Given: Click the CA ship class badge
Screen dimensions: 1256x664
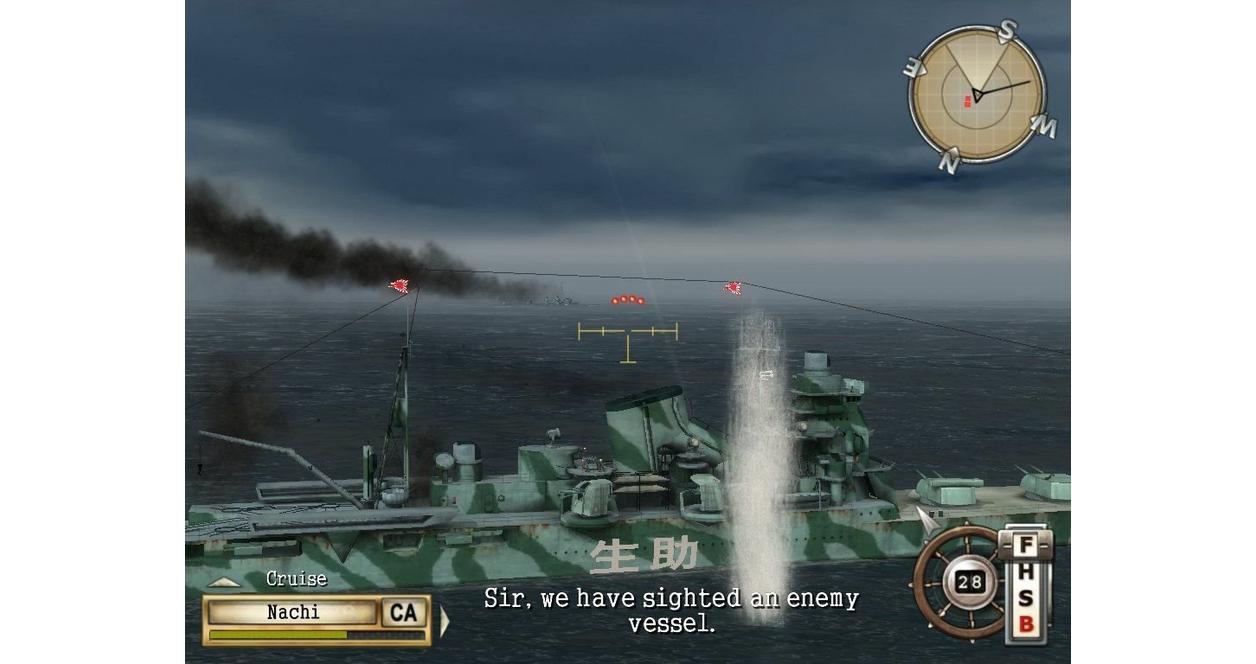Looking at the screenshot, I should [404, 612].
